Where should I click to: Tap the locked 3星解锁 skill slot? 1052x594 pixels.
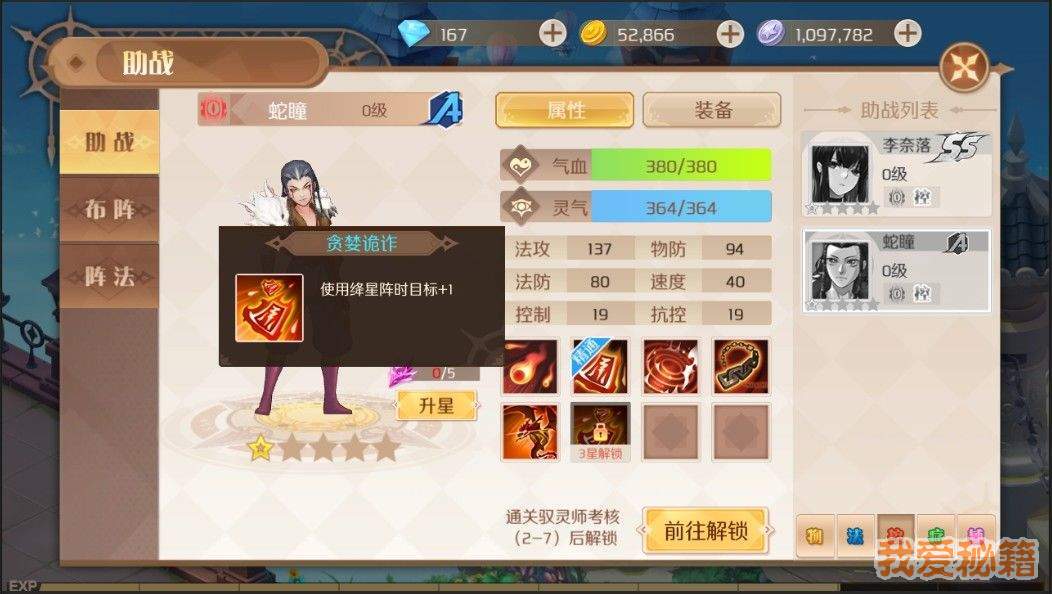pyautogui.click(x=600, y=430)
